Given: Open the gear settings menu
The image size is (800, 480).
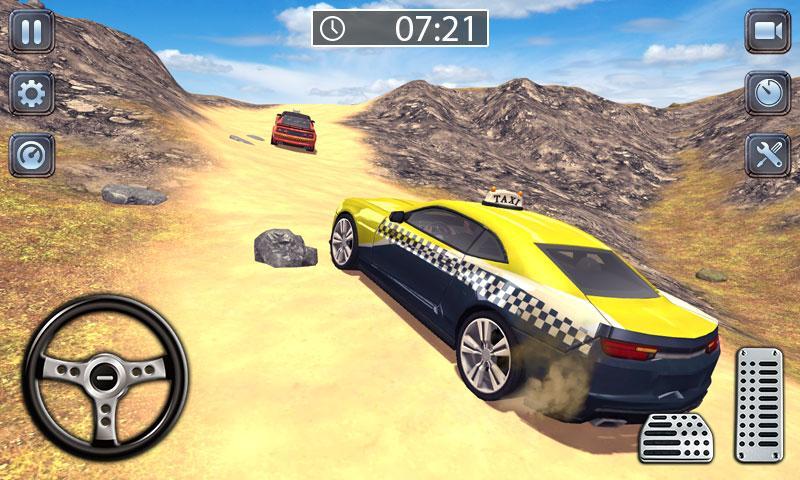Looking at the screenshot, I should point(32,93).
